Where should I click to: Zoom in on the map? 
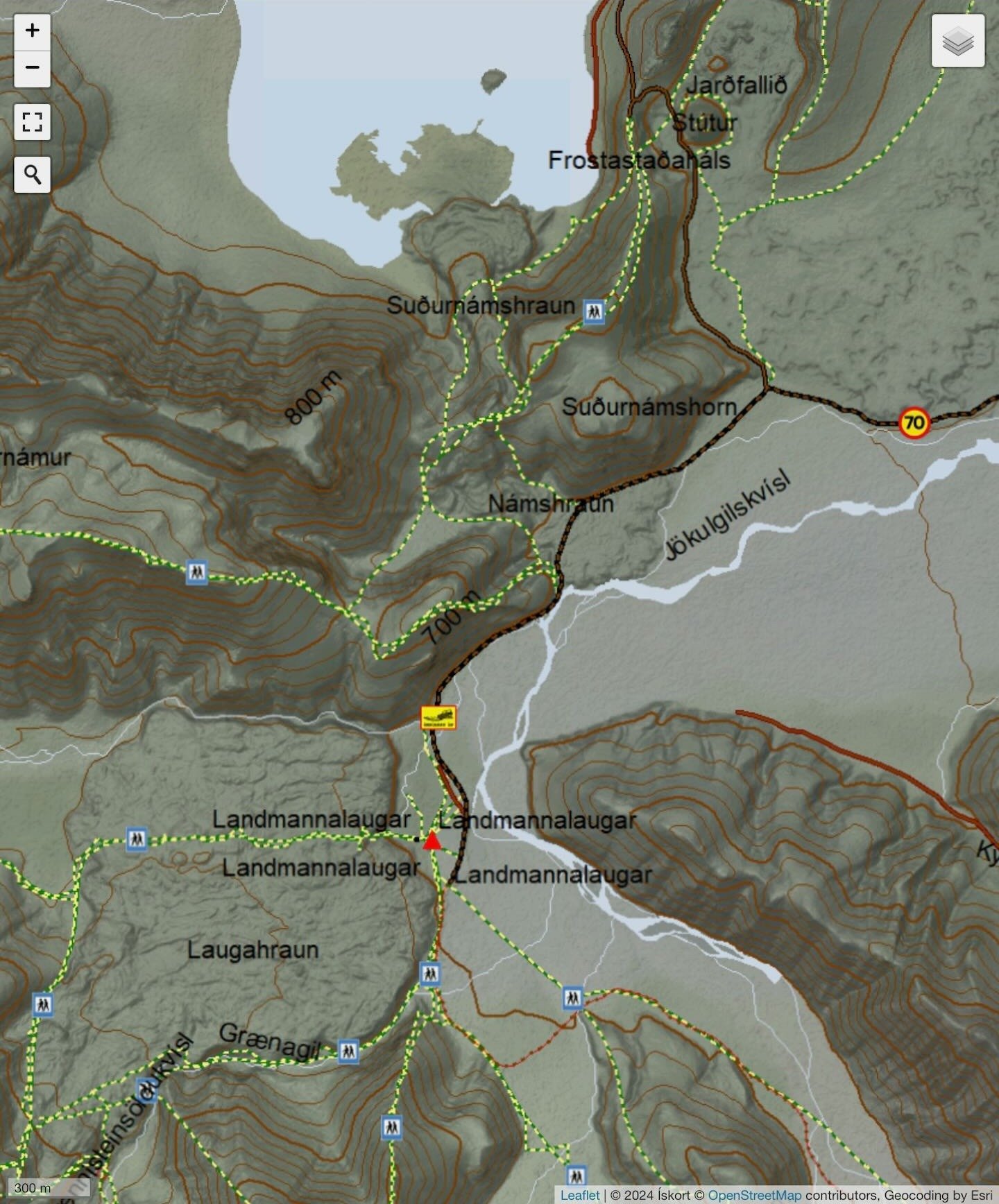pyautogui.click(x=32, y=31)
